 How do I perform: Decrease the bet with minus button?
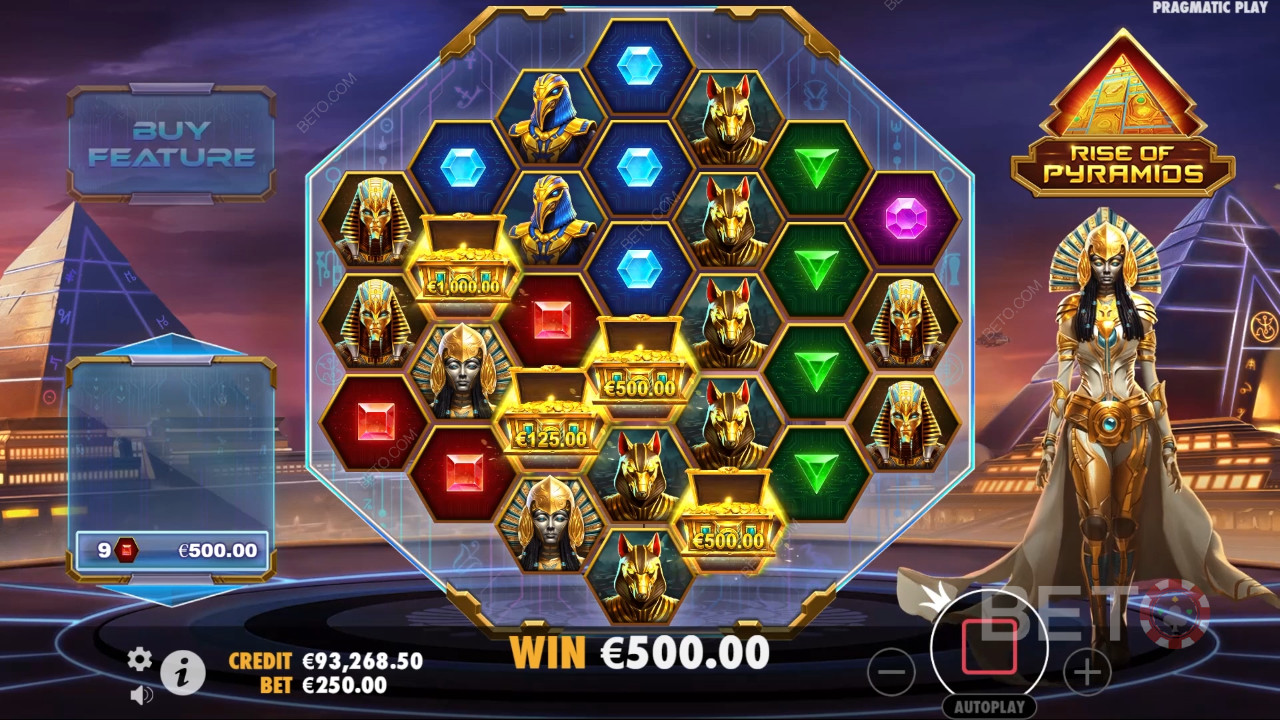891,673
